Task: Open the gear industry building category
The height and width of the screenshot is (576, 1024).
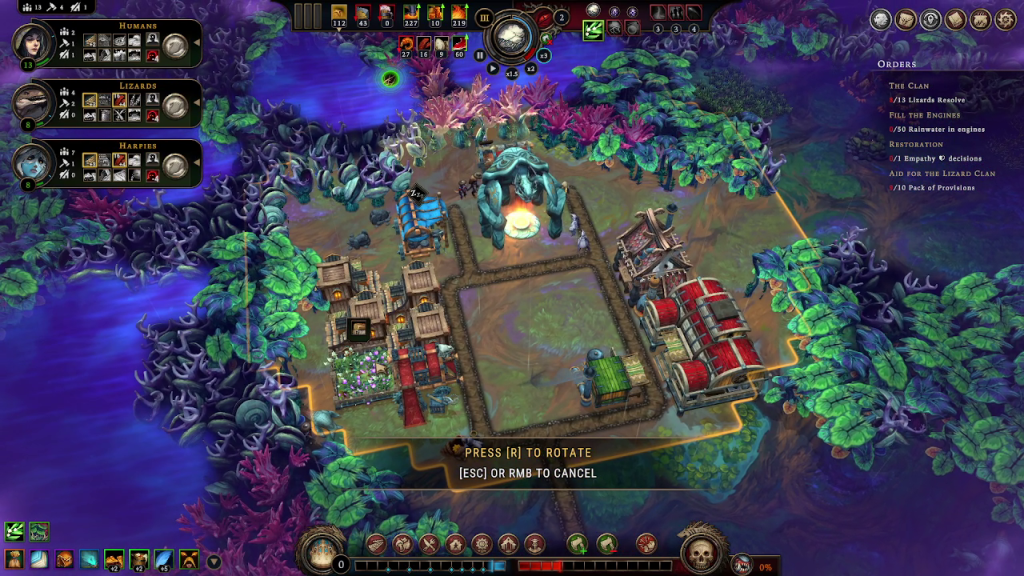Action: [481, 544]
